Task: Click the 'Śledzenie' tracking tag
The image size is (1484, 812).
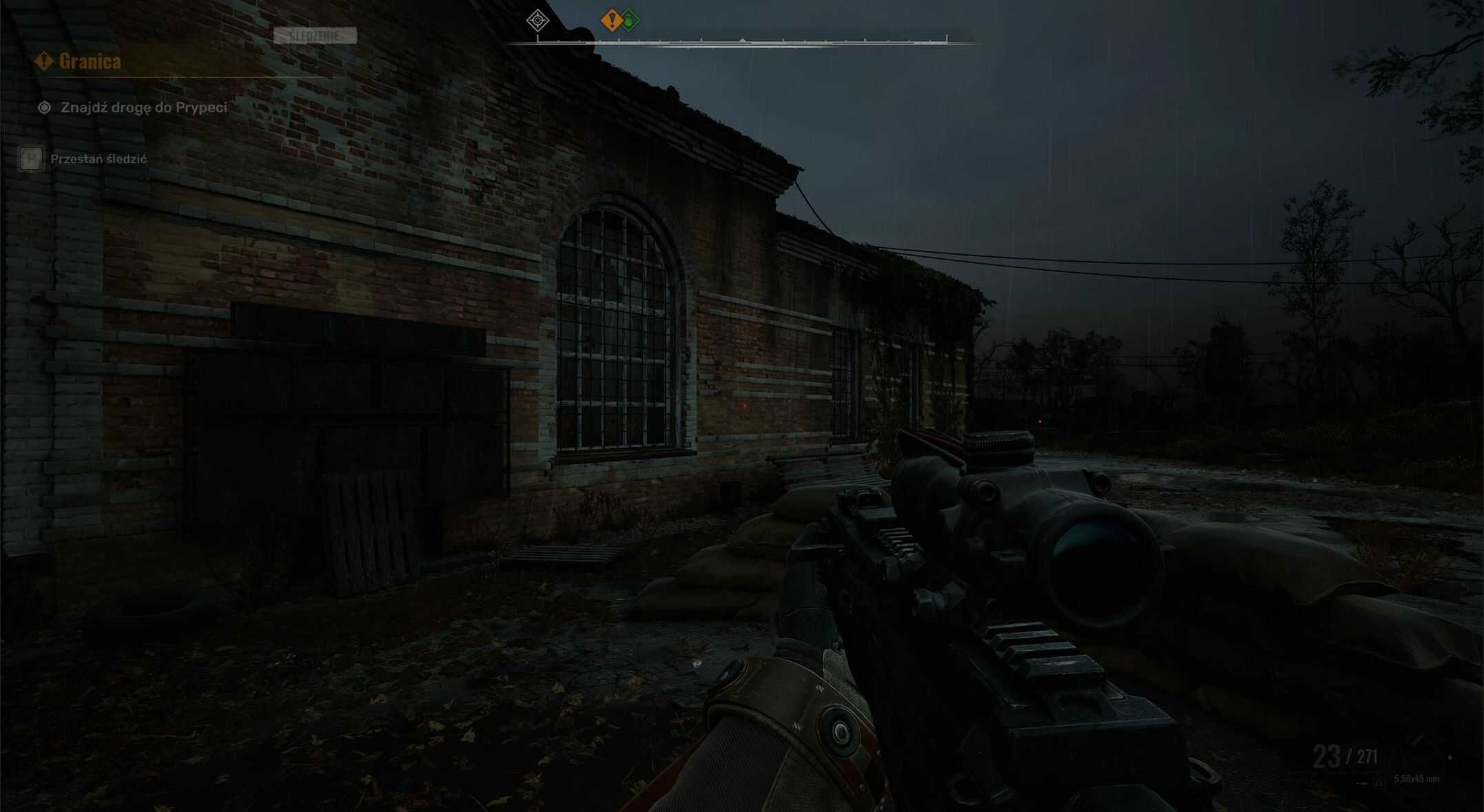Action: click(x=315, y=35)
